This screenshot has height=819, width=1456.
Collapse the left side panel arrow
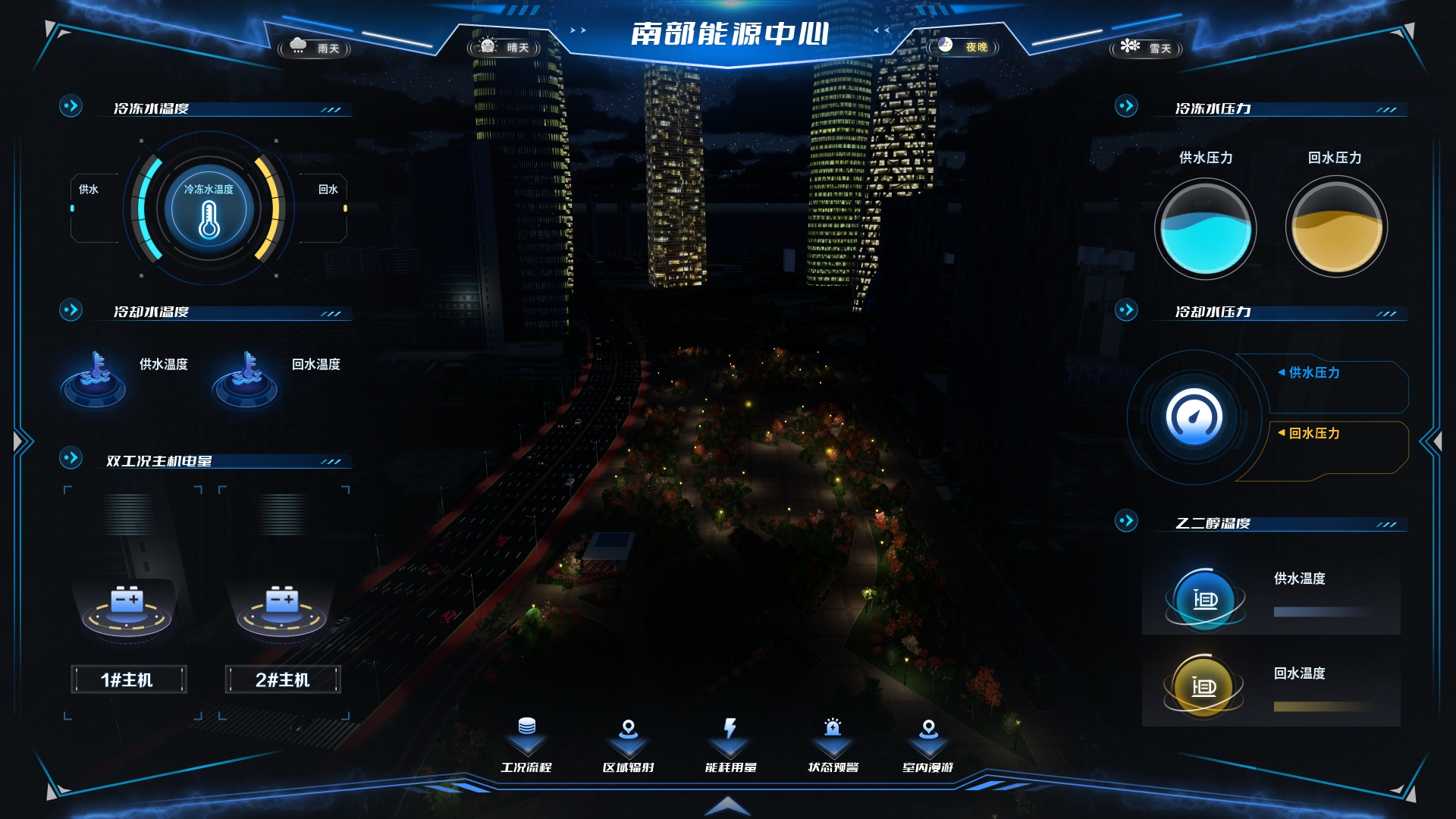tap(21, 441)
